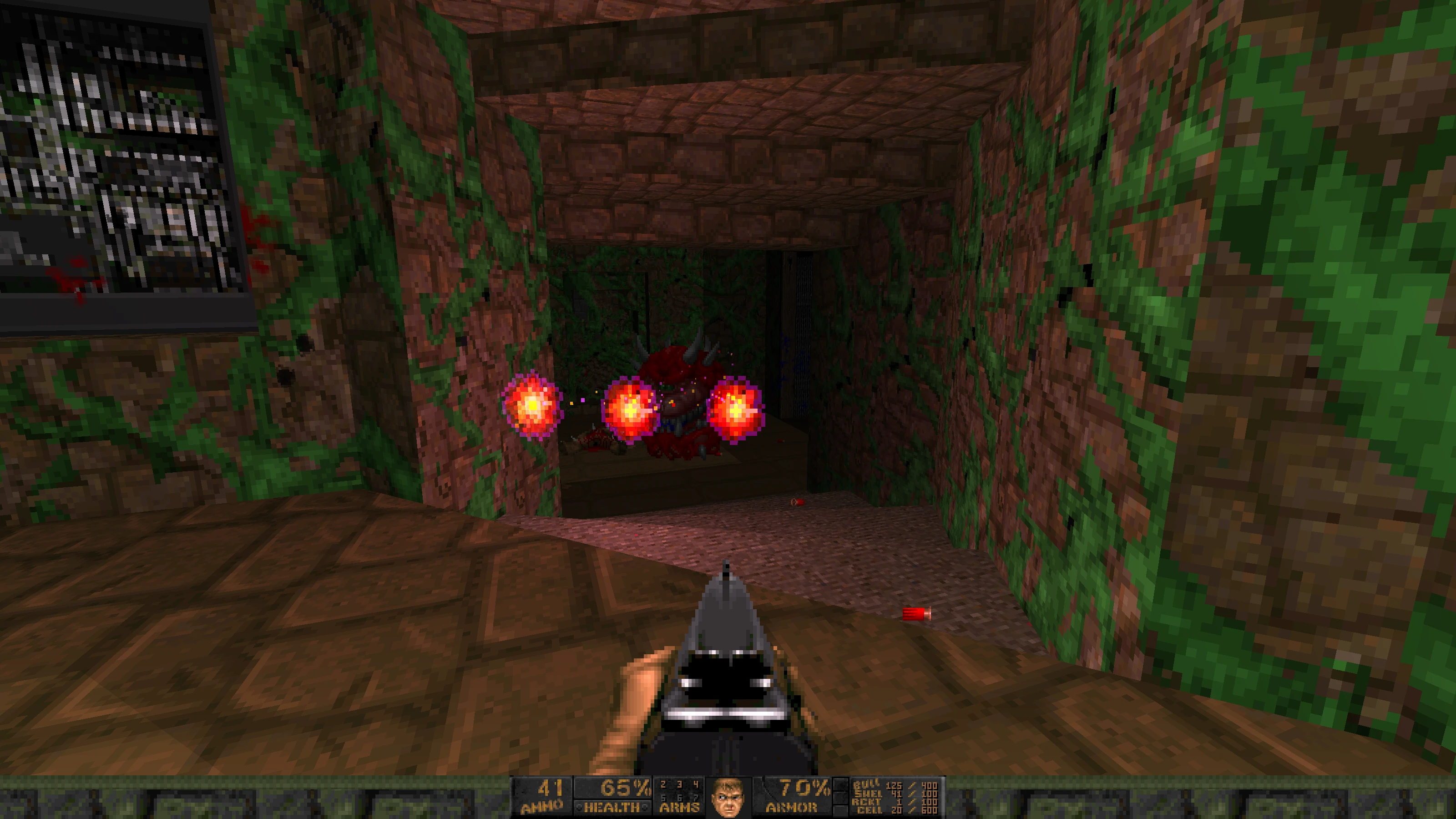Click the AMMO counter showing 41
The height and width of the screenshot is (819, 1456).
(551, 789)
